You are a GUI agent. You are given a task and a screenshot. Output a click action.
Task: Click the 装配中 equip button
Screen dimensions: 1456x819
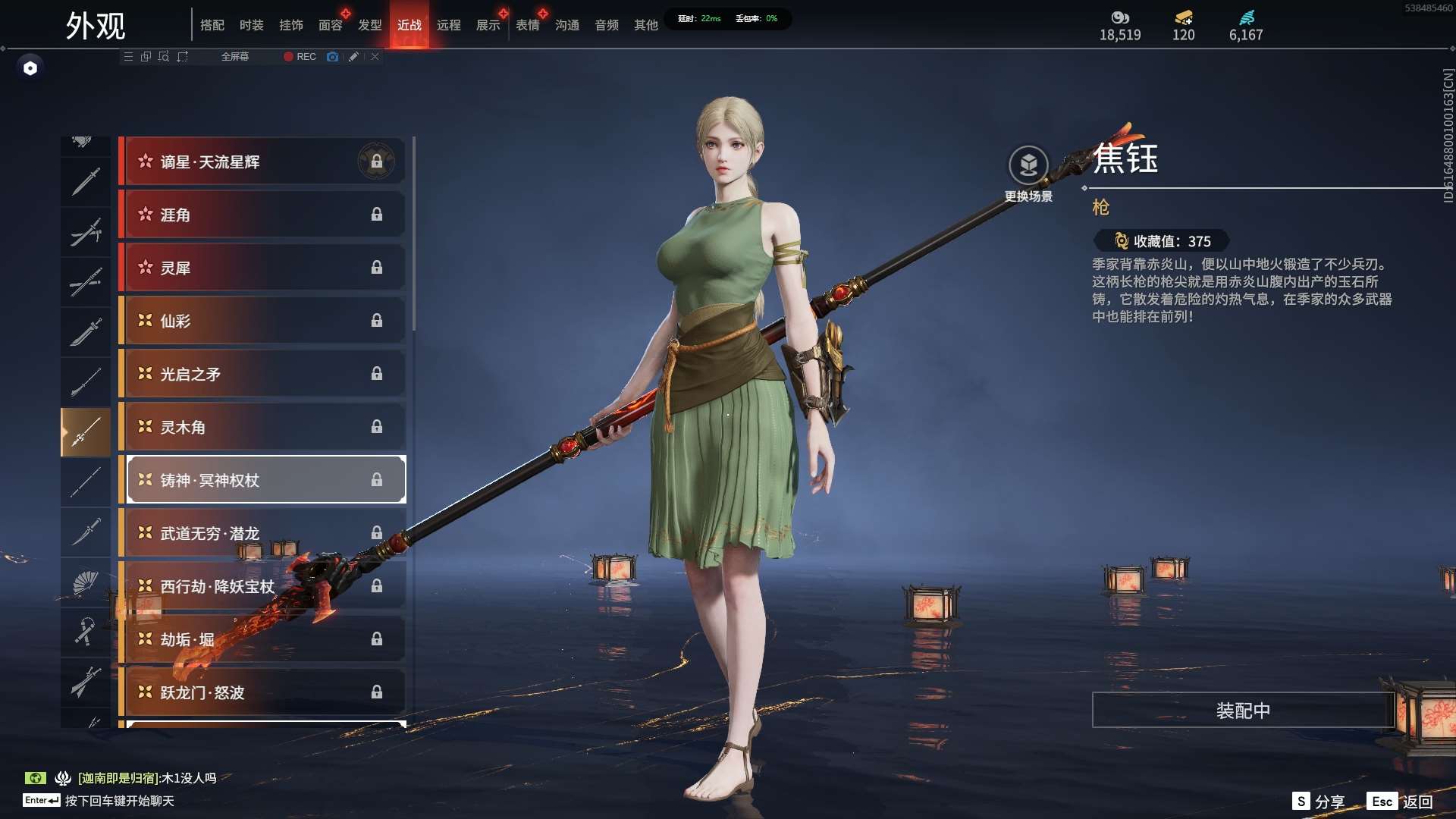pyautogui.click(x=1243, y=711)
